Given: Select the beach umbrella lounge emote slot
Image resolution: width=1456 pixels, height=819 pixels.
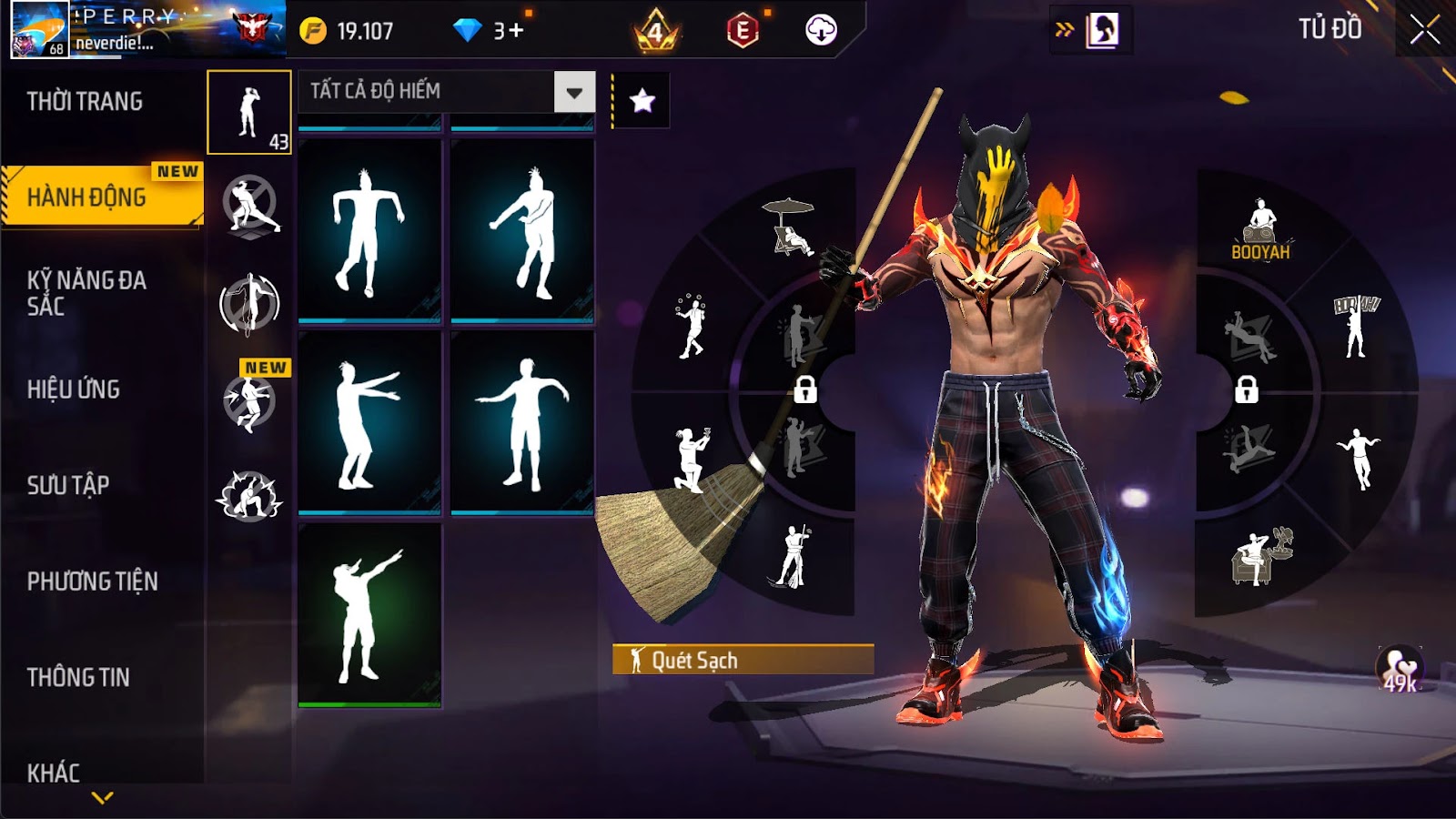Looking at the screenshot, I should 790,227.
